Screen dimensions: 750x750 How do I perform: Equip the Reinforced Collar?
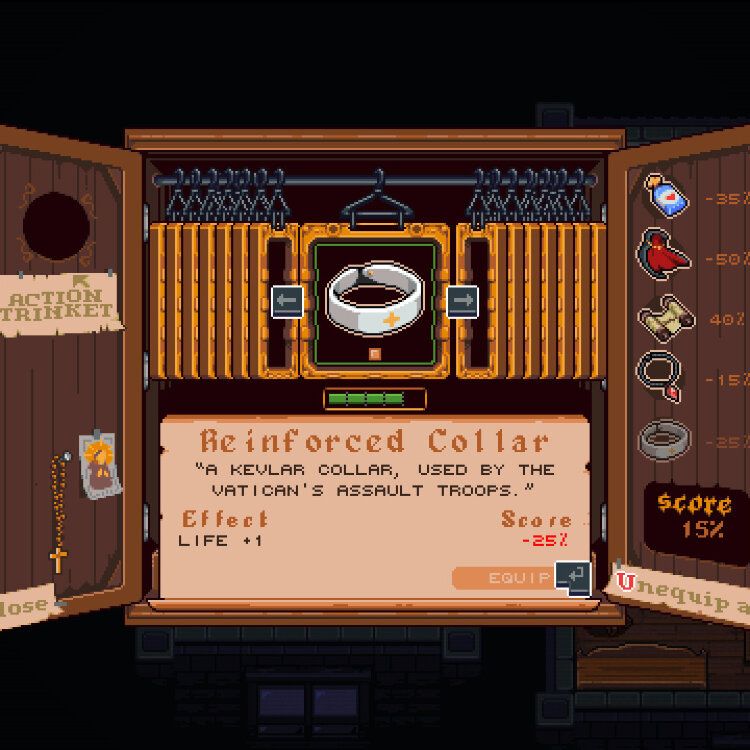coord(518,578)
